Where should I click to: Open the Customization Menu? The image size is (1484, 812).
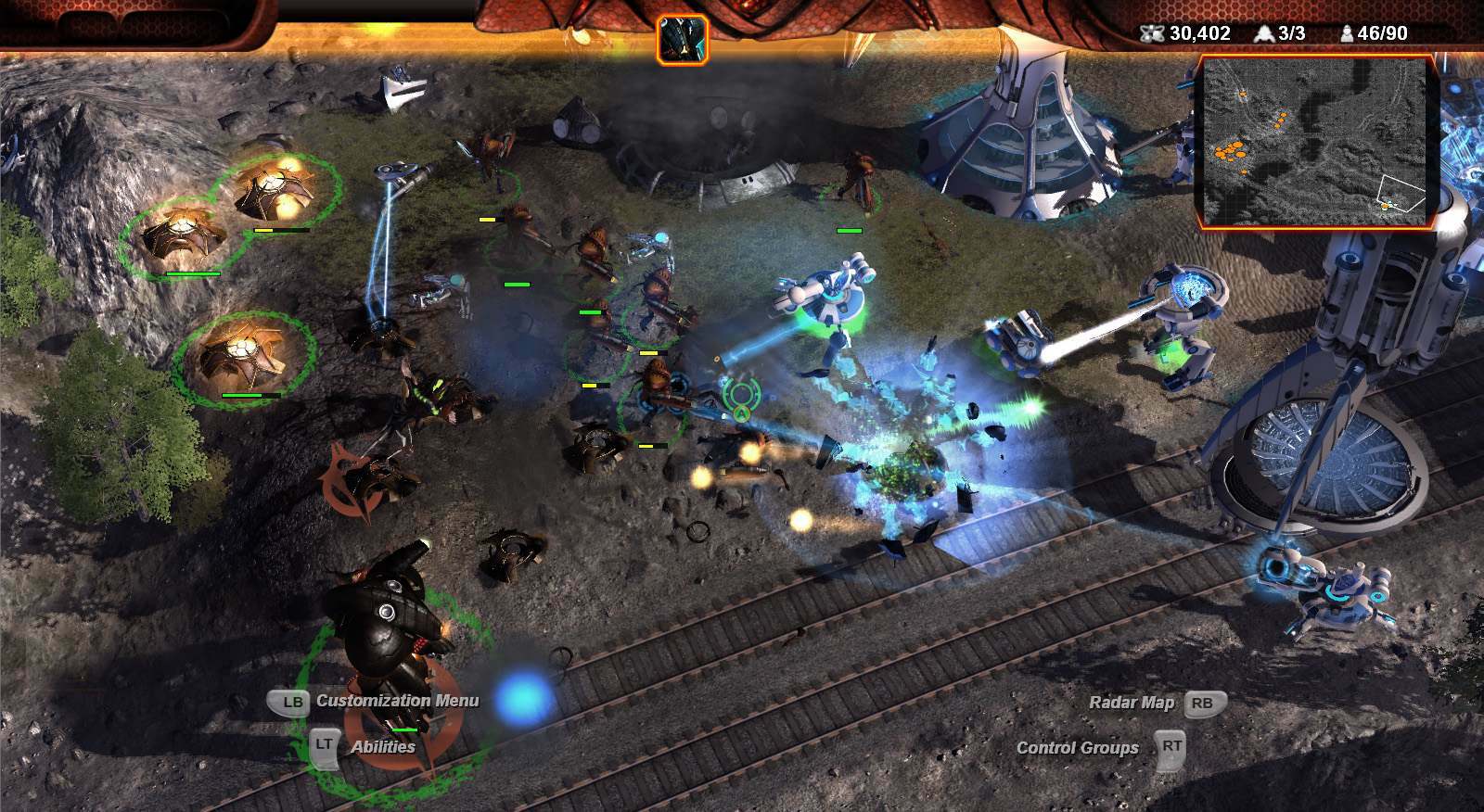[397, 701]
